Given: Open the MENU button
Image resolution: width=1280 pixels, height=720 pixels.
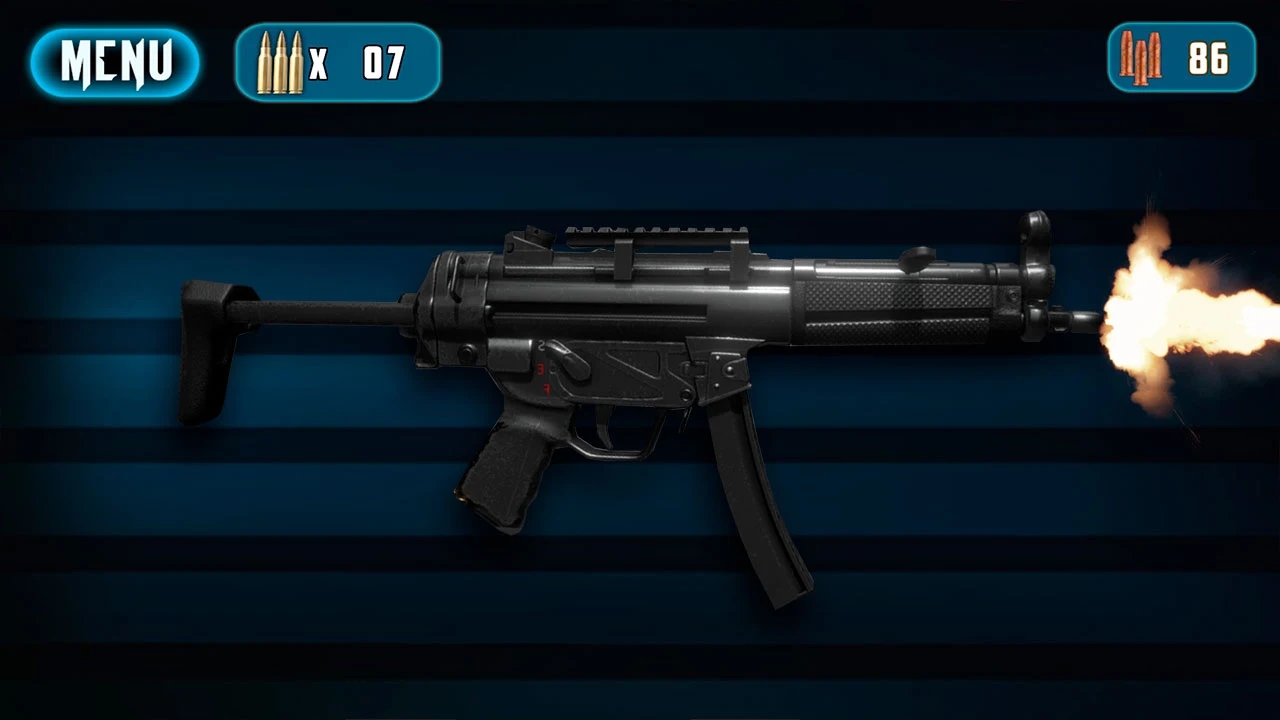Looking at the screenshot, I should click(x=115, y=63).
